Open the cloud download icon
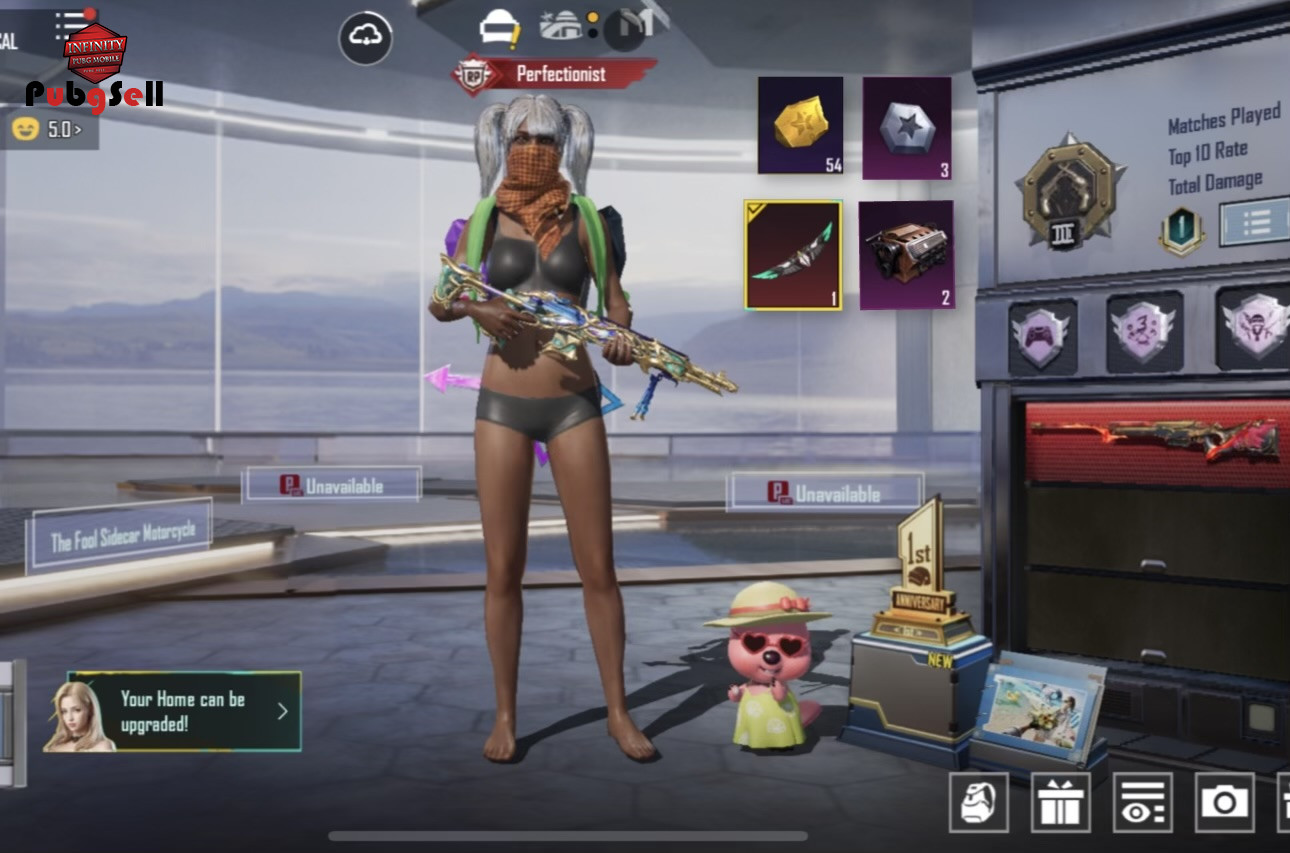The image size is (1290, 853). pos(365,38)
